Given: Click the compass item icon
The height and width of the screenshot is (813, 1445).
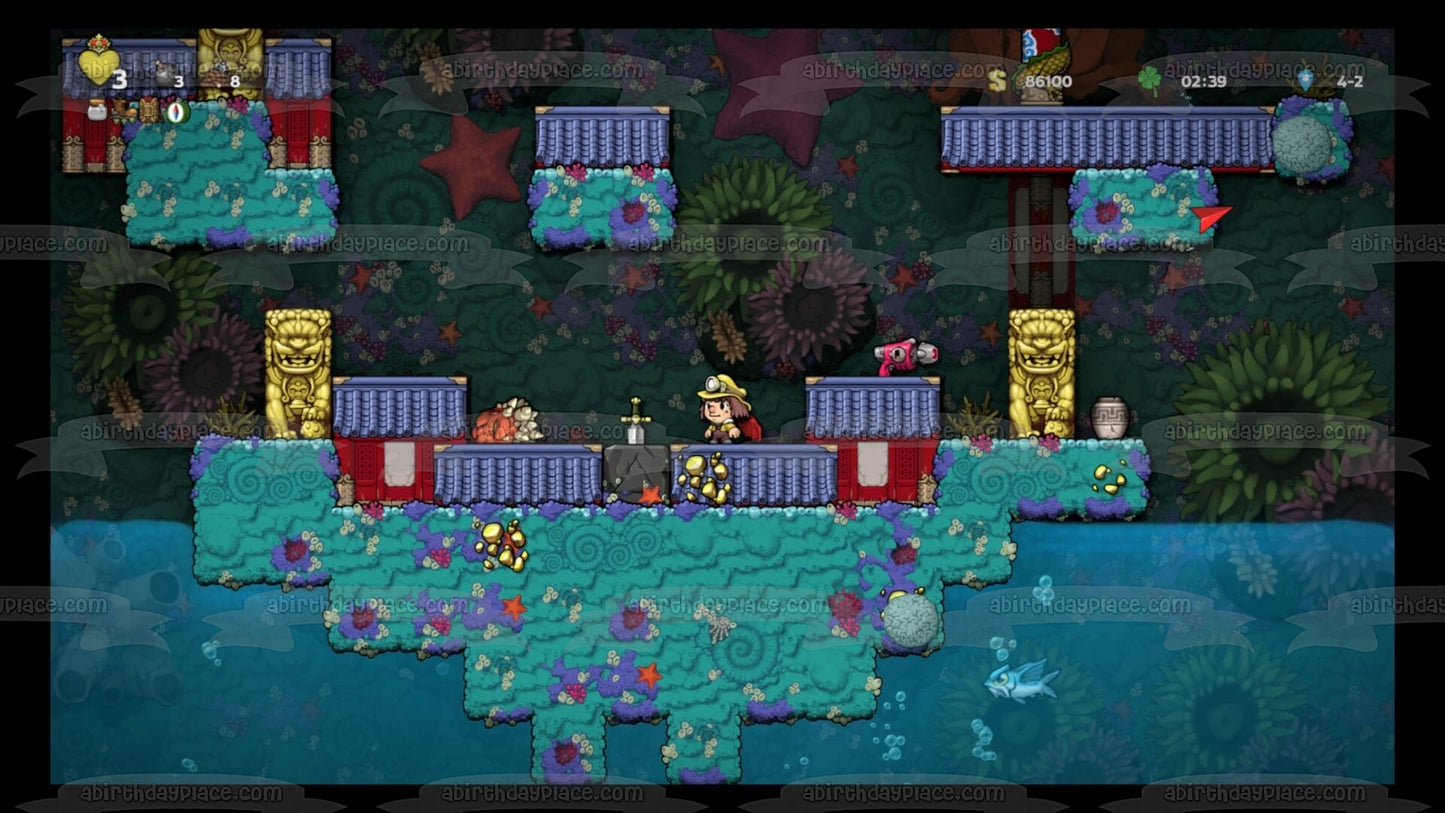Looking at the screenshot, I should pyautogui.click(x=177, y=111).
